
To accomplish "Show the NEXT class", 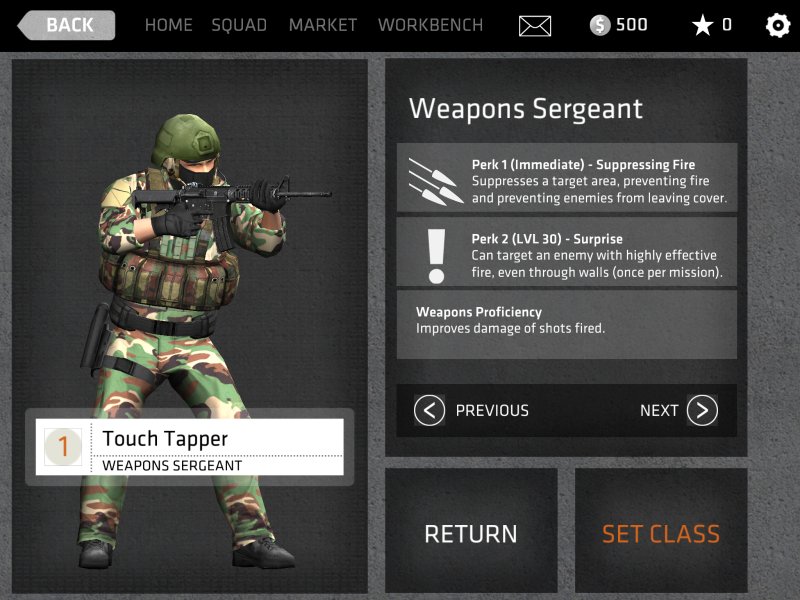I will (x=678, y=410).
